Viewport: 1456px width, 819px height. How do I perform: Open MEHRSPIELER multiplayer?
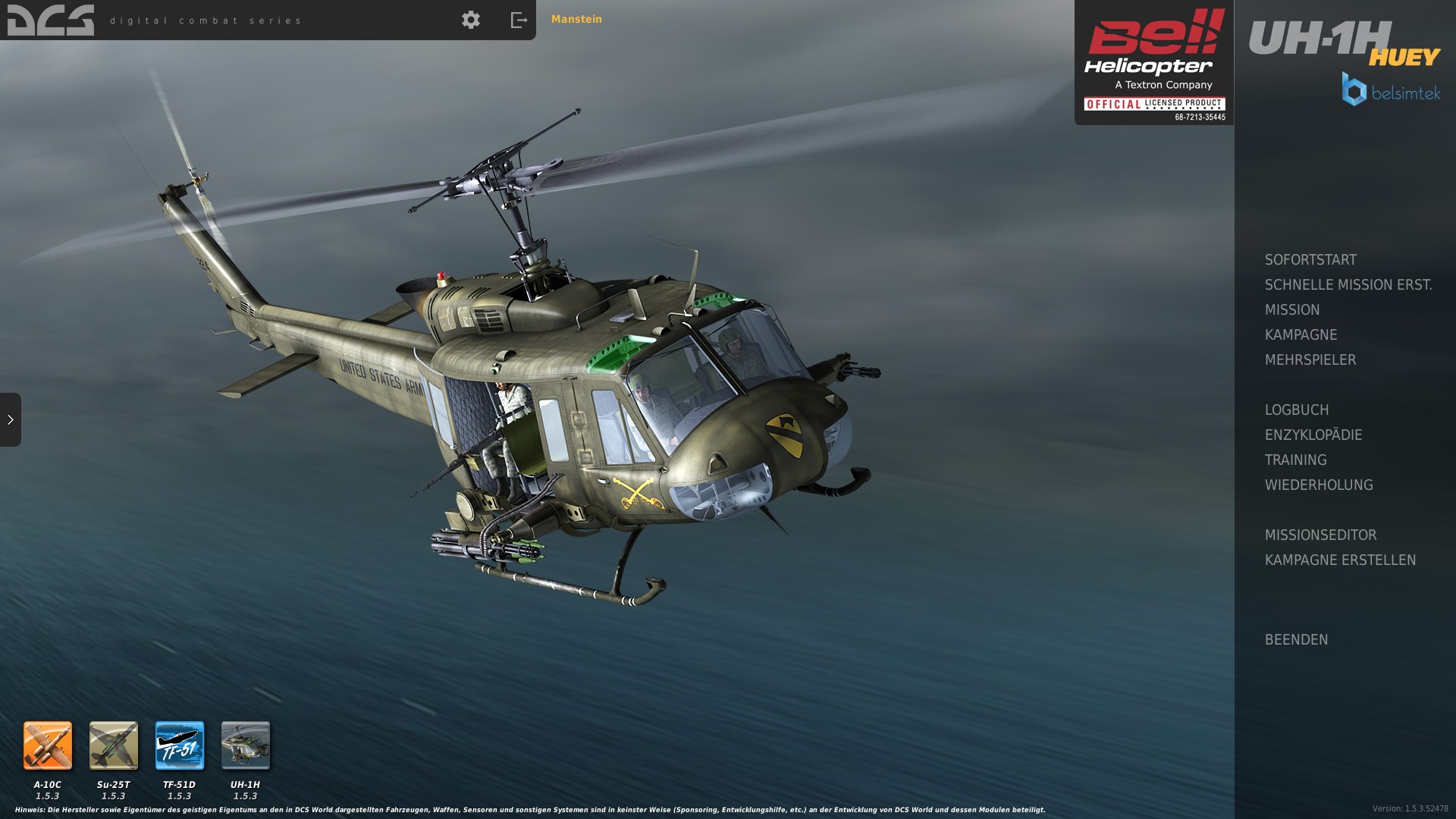(1310, 360)
